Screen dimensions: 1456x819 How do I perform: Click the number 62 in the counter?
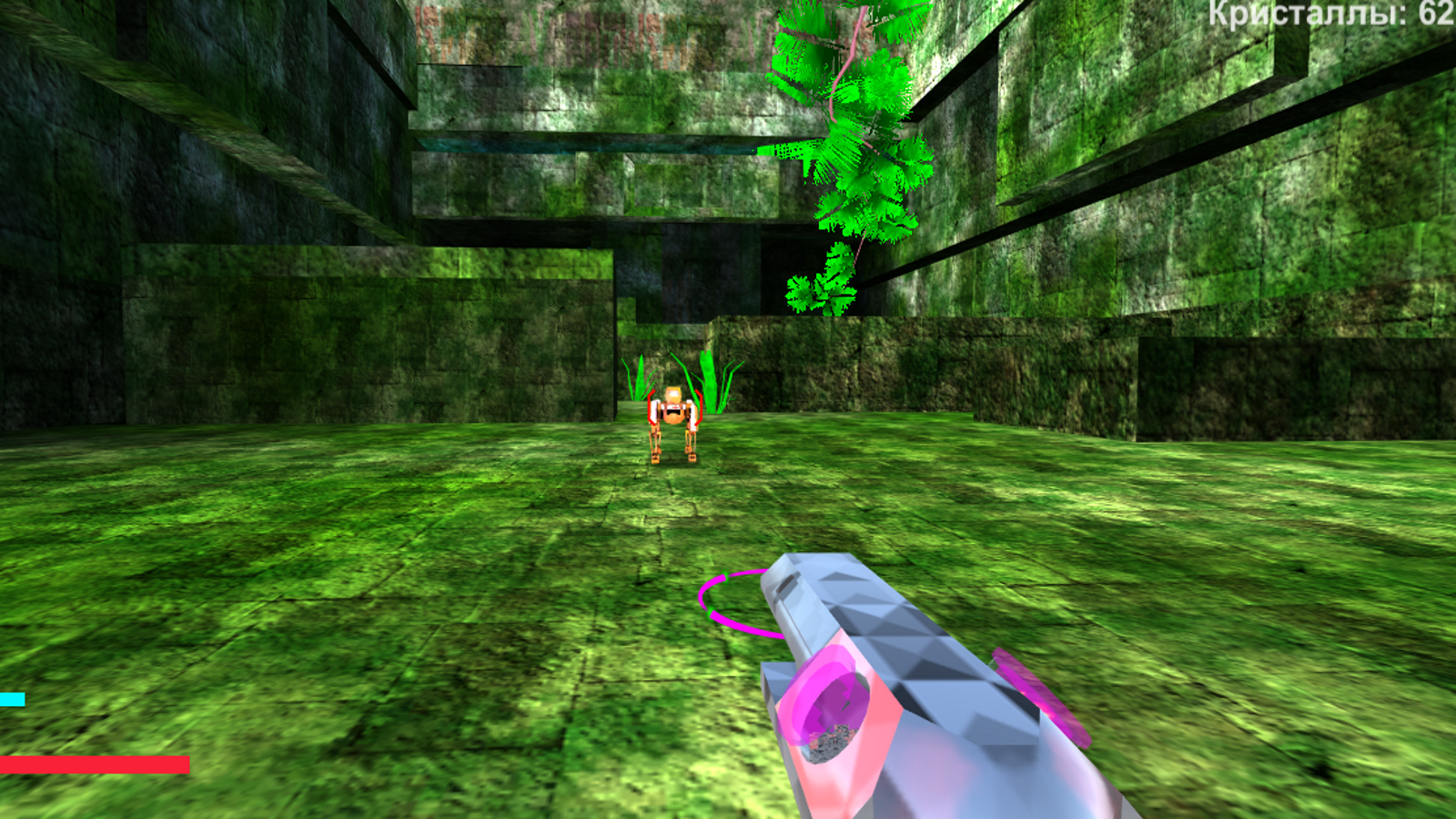point(1438,14)
